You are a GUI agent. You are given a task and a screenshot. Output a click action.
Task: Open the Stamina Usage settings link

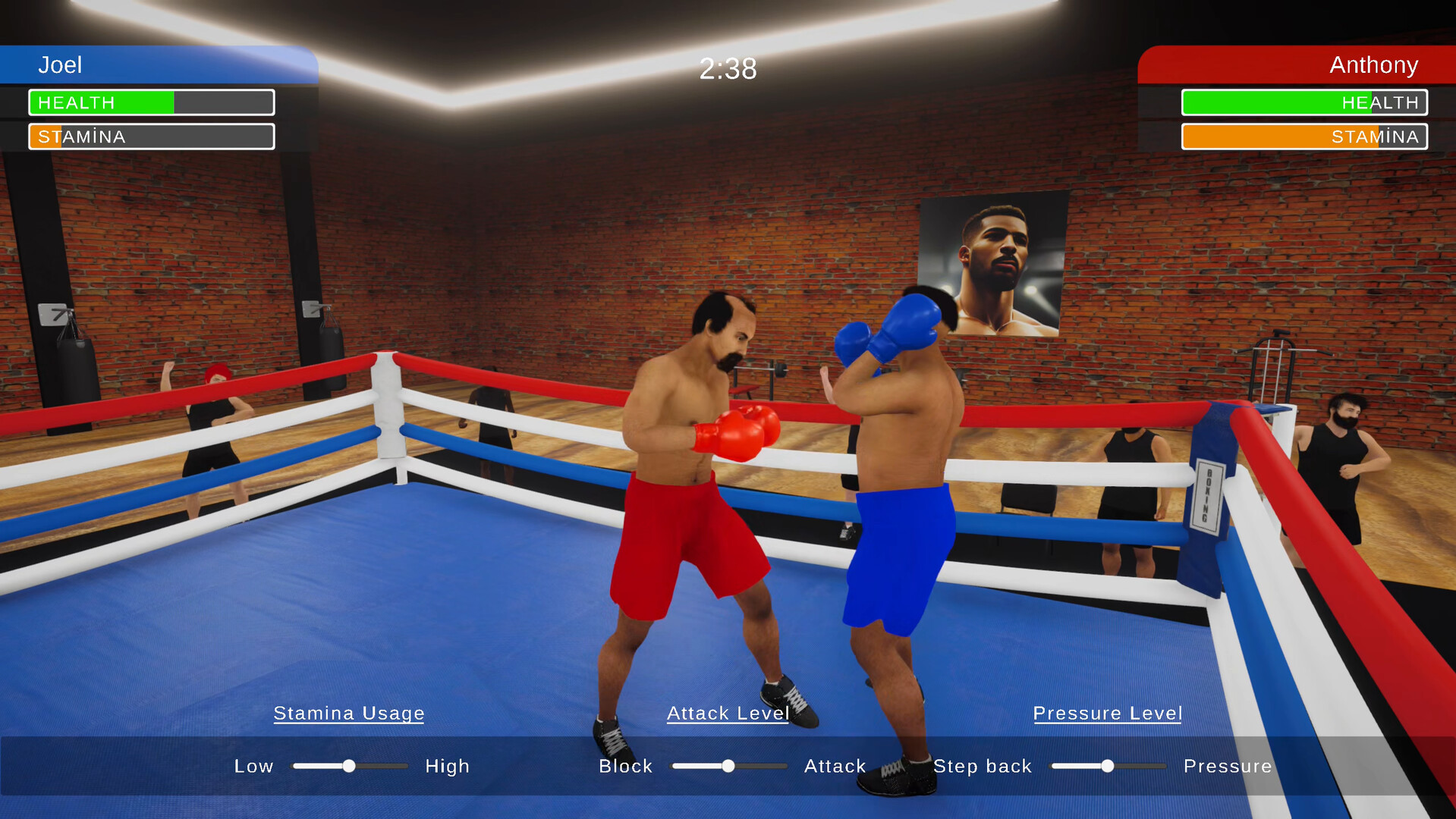[349, 714]
